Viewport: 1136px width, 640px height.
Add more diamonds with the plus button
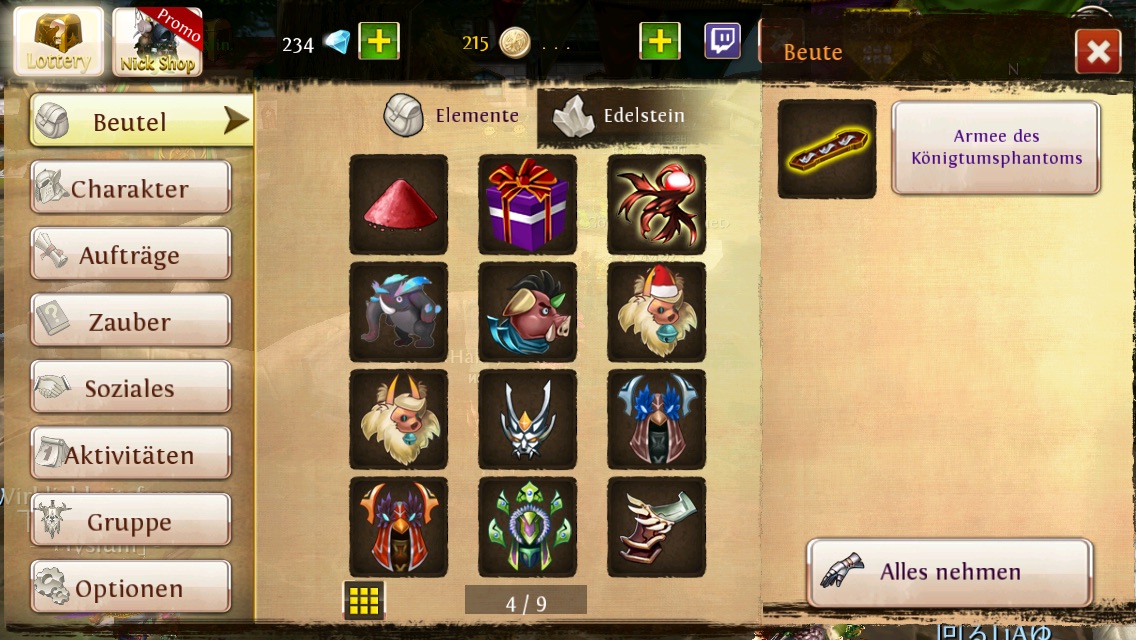(x=378, y=42)
